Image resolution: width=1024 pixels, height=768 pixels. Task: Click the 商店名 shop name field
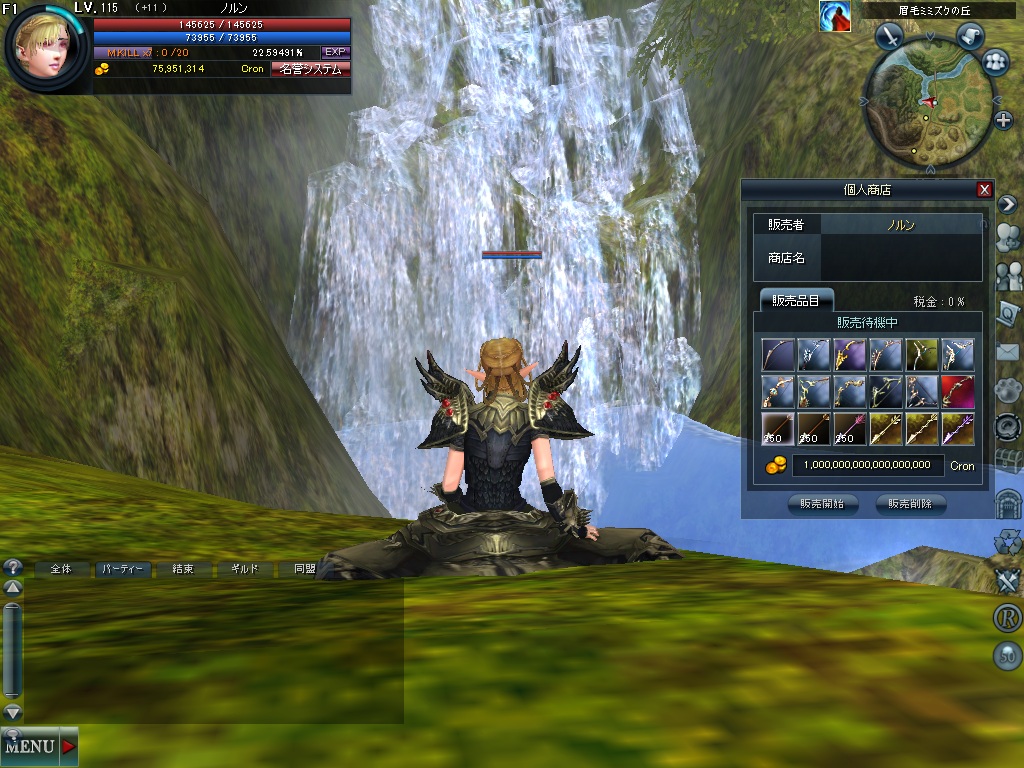coord(900,258)
